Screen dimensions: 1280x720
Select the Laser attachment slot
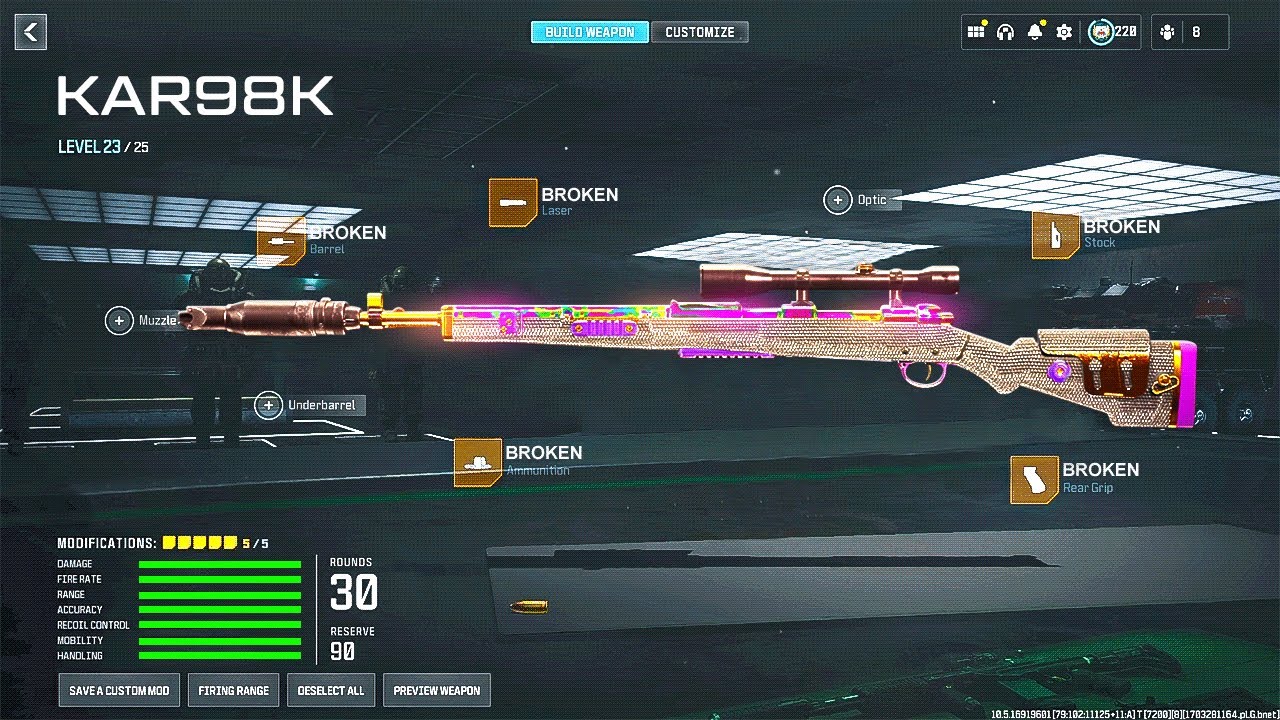click(513, 203)
